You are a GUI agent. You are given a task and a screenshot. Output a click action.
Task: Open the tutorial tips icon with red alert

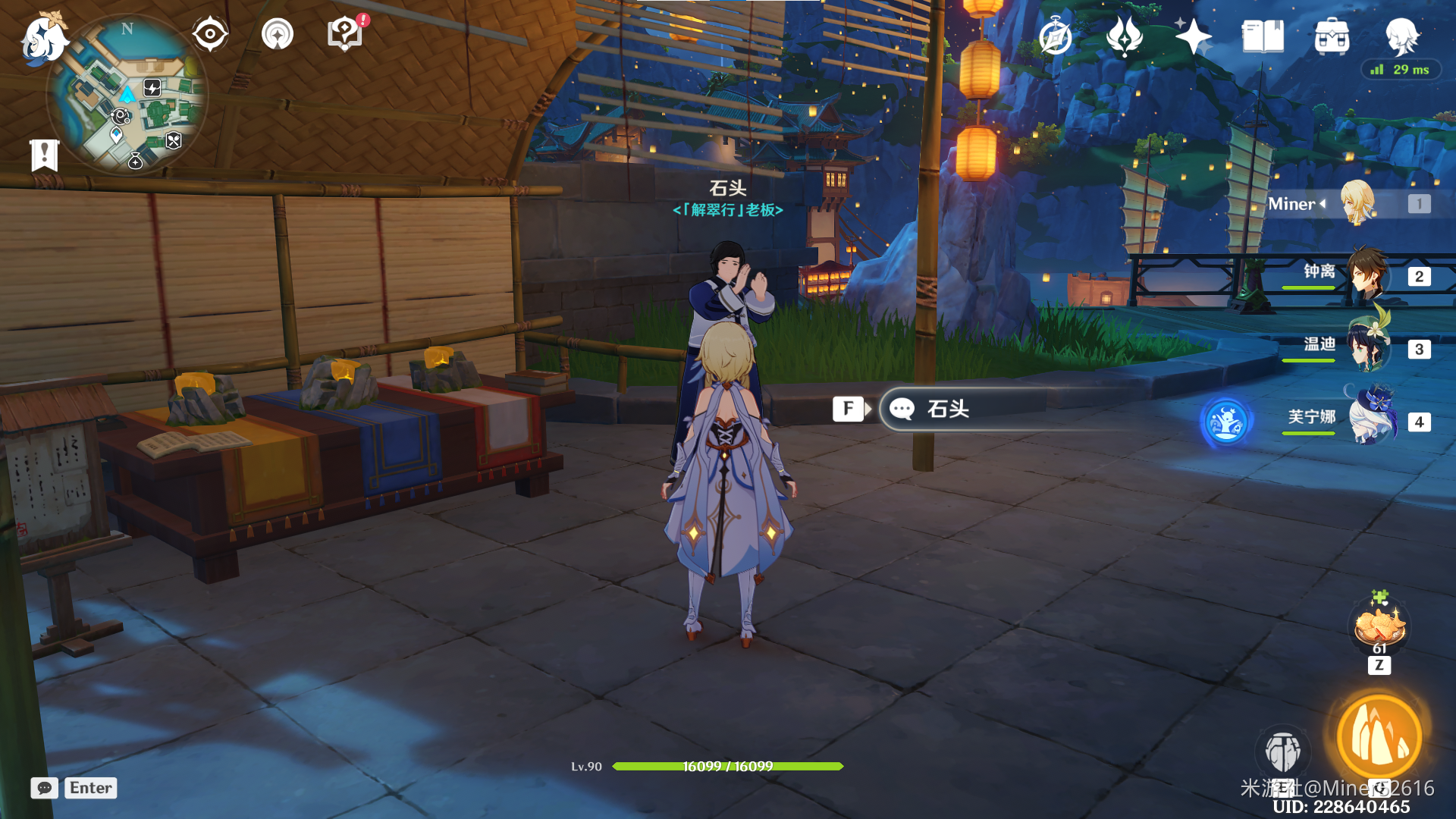346,34
